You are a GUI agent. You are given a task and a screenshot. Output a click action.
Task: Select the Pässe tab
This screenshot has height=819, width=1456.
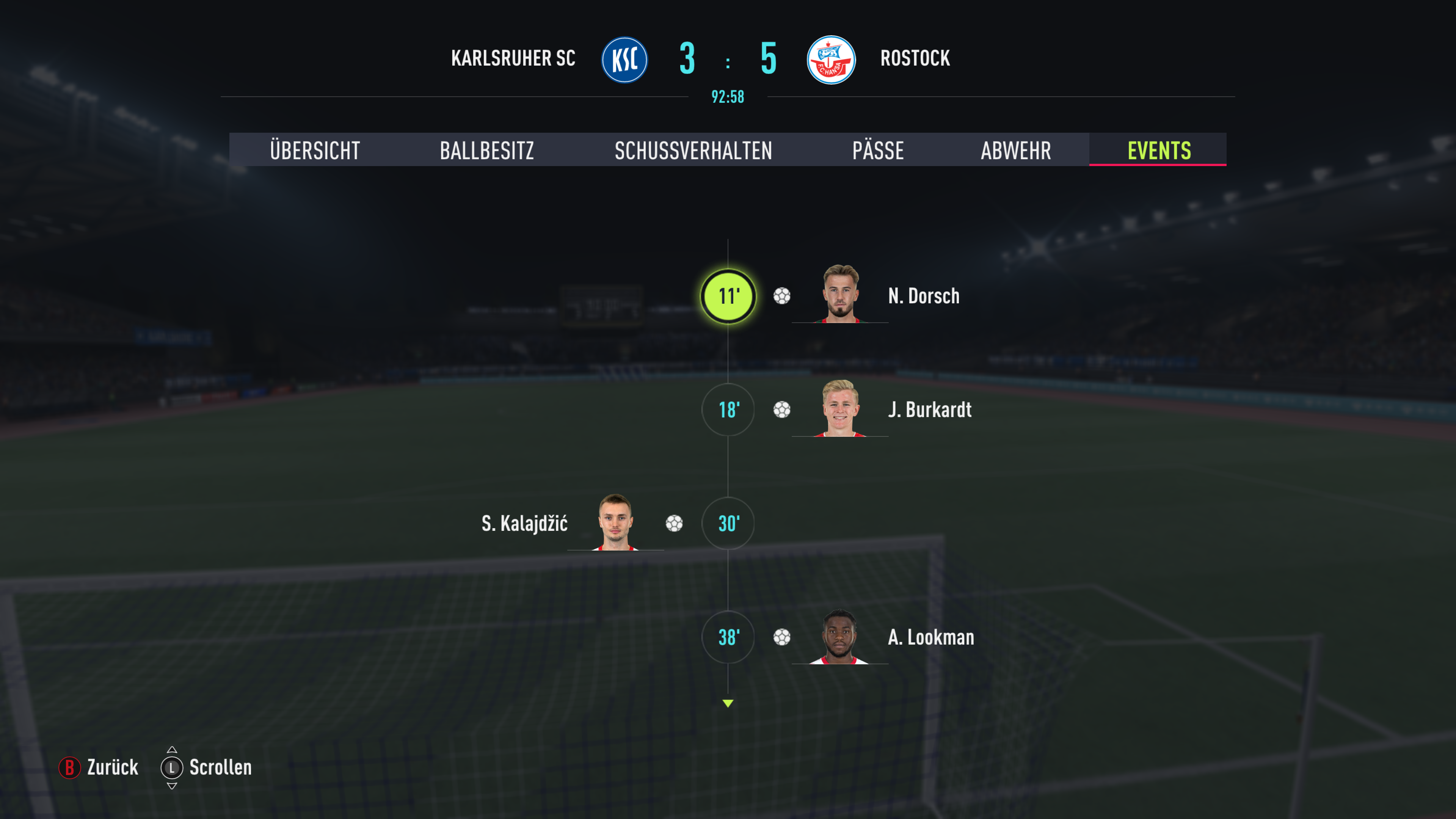[x=878, y=151]
